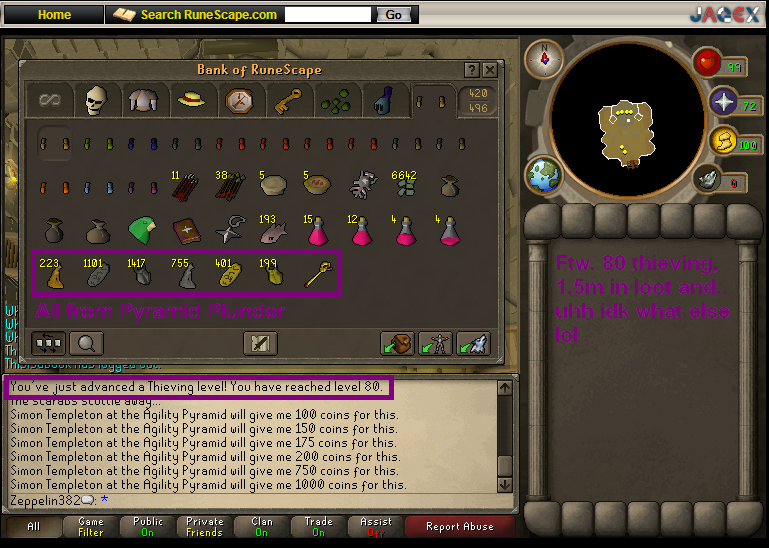Viewport: 769px width, 548px height.
Task: Open the armour platebody bank tab
Action: click(x=141, y=100)
